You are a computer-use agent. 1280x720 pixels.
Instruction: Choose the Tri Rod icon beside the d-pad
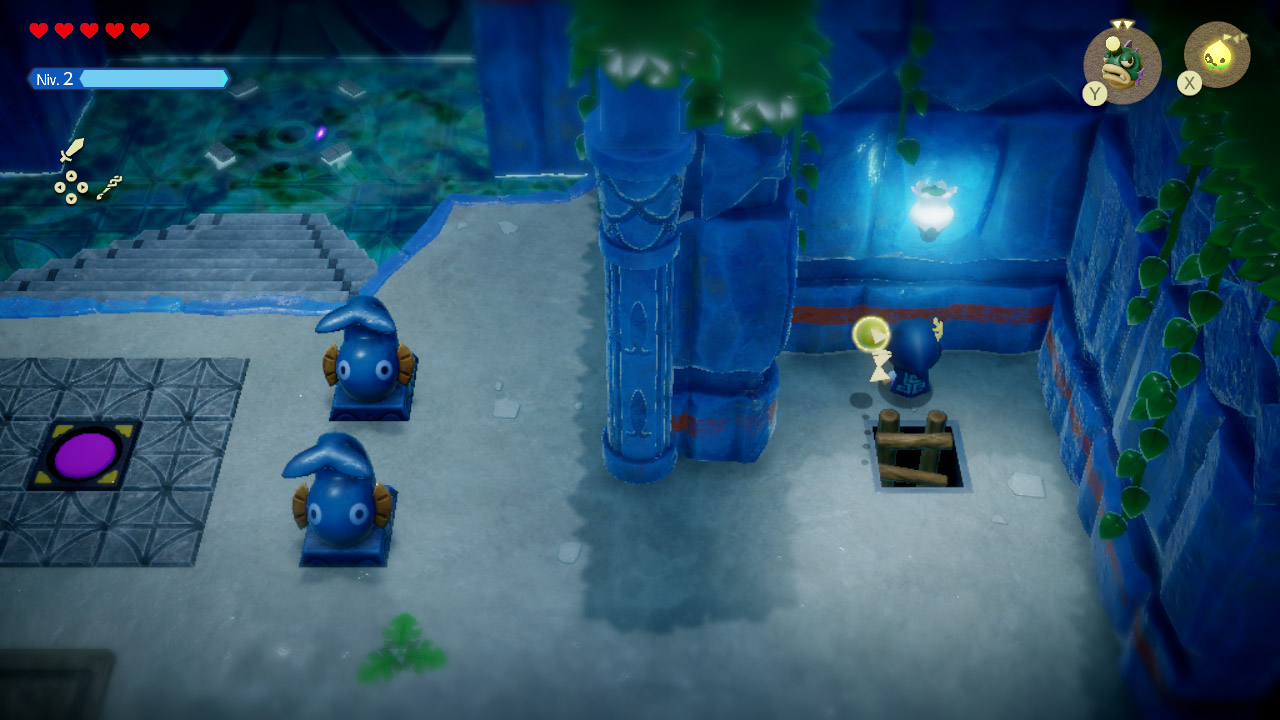coord(109,187)
